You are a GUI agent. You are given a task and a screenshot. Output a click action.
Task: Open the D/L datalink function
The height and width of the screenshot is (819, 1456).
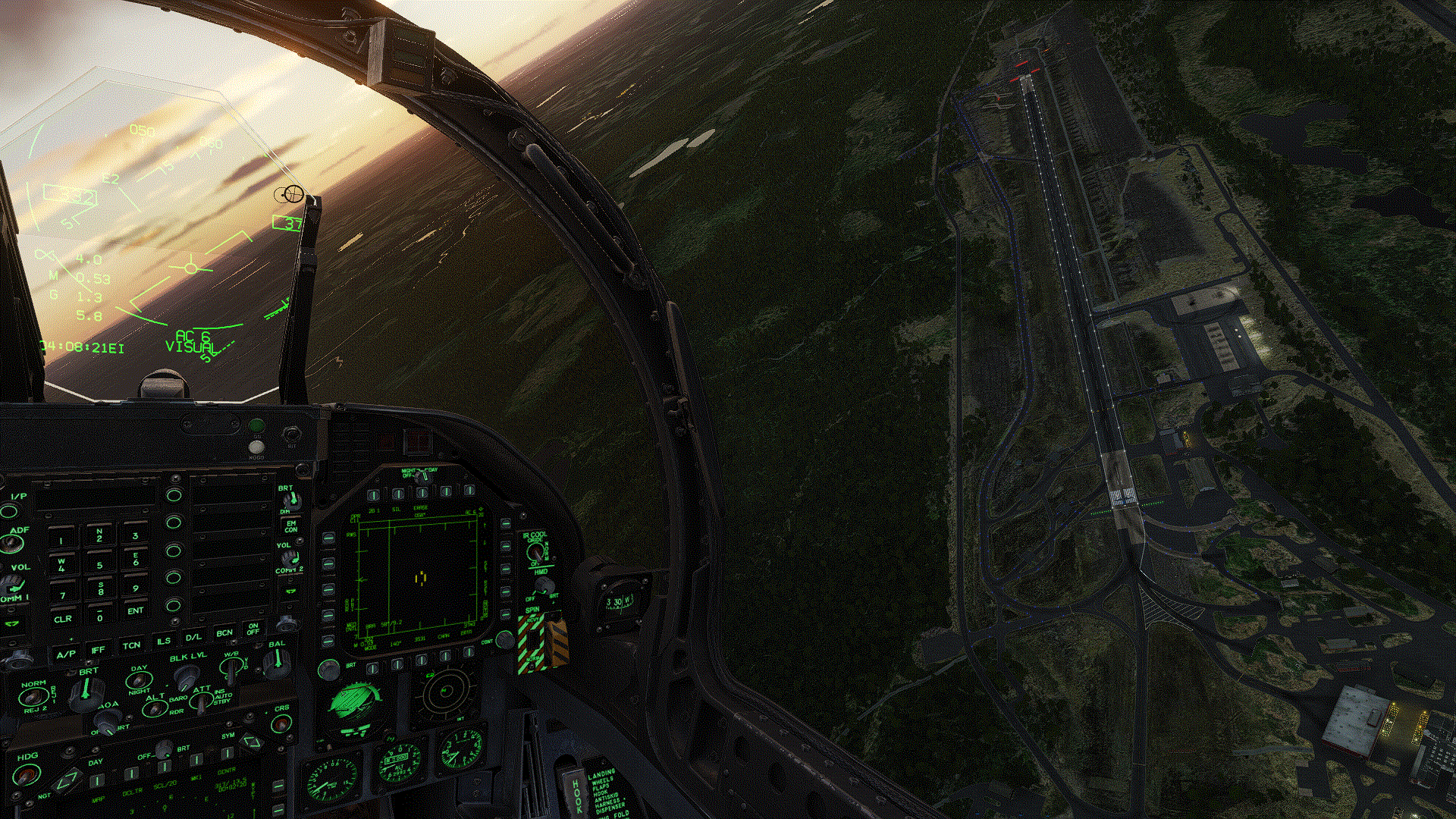pos(194,637)
